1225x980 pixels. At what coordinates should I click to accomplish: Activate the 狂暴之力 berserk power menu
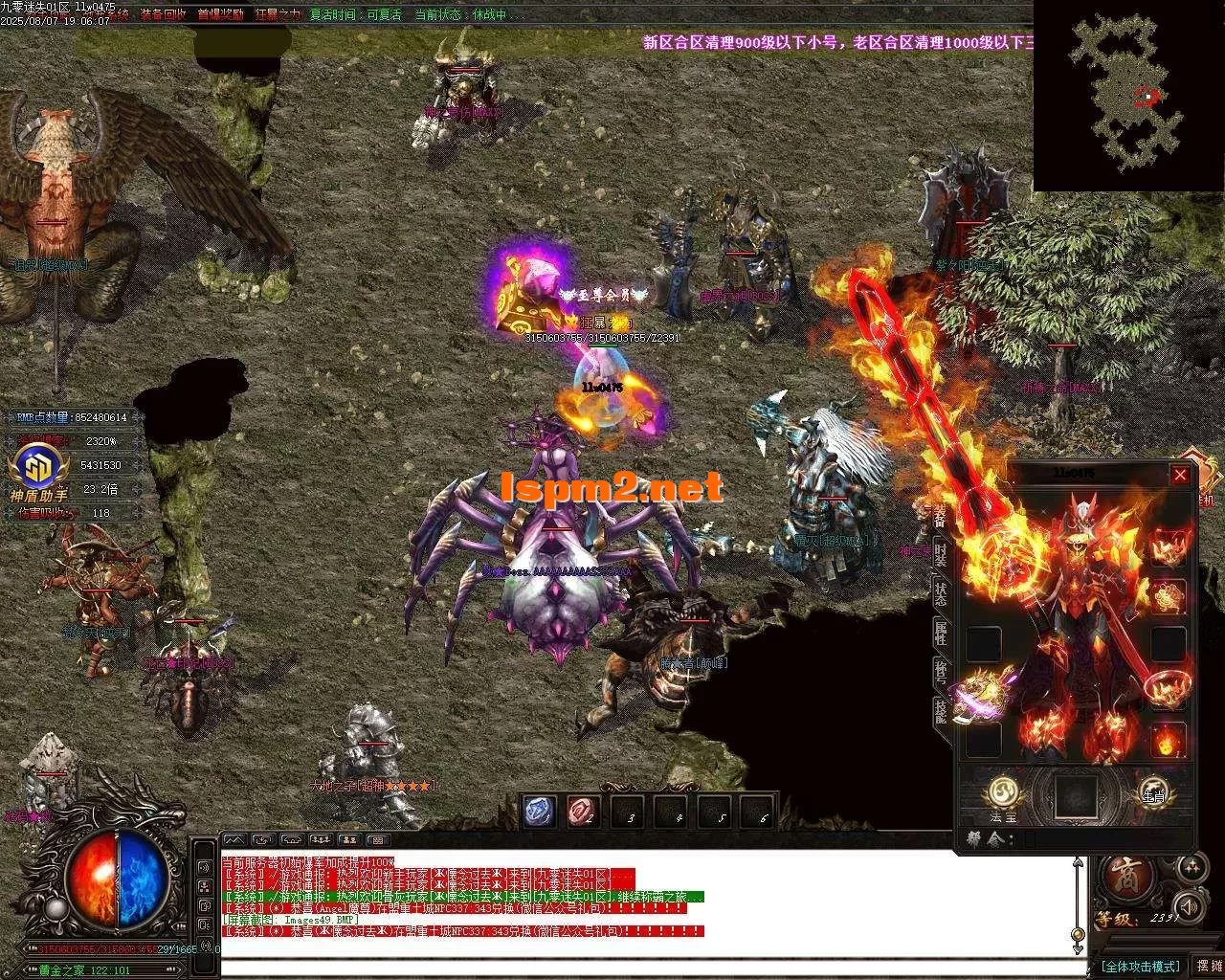click(x=278, y=15)
